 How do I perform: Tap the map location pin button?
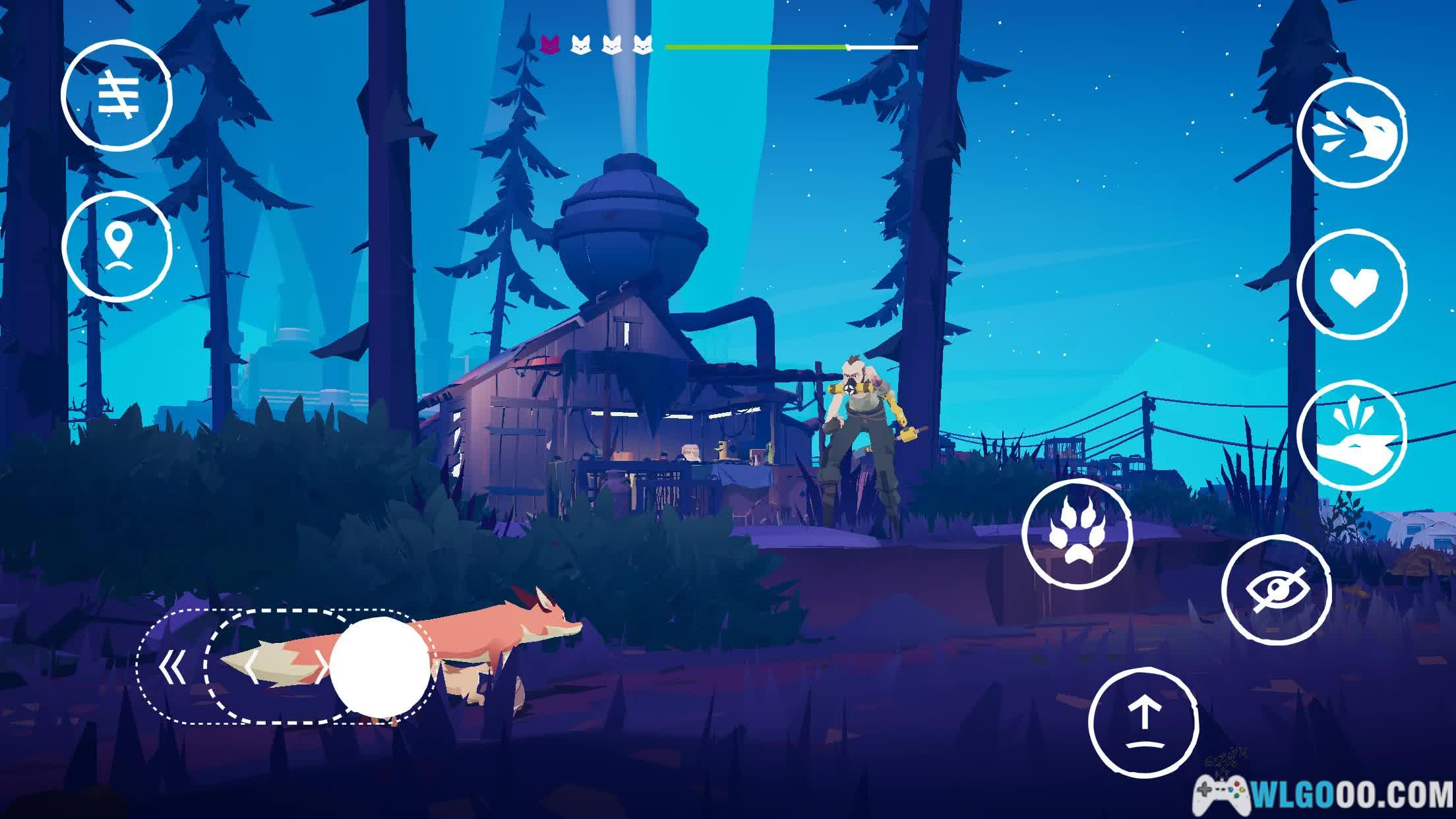[117, 247]
